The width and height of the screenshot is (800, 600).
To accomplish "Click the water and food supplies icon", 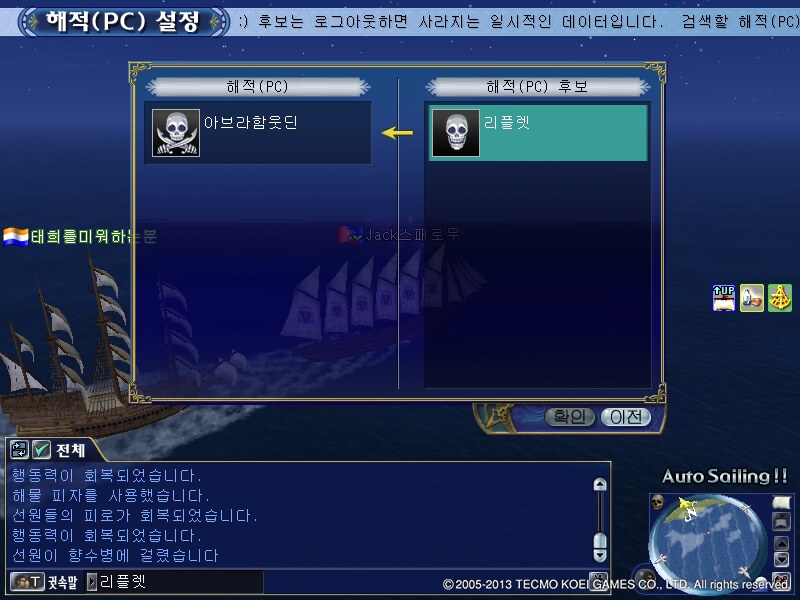I will (x=752, y=297).
